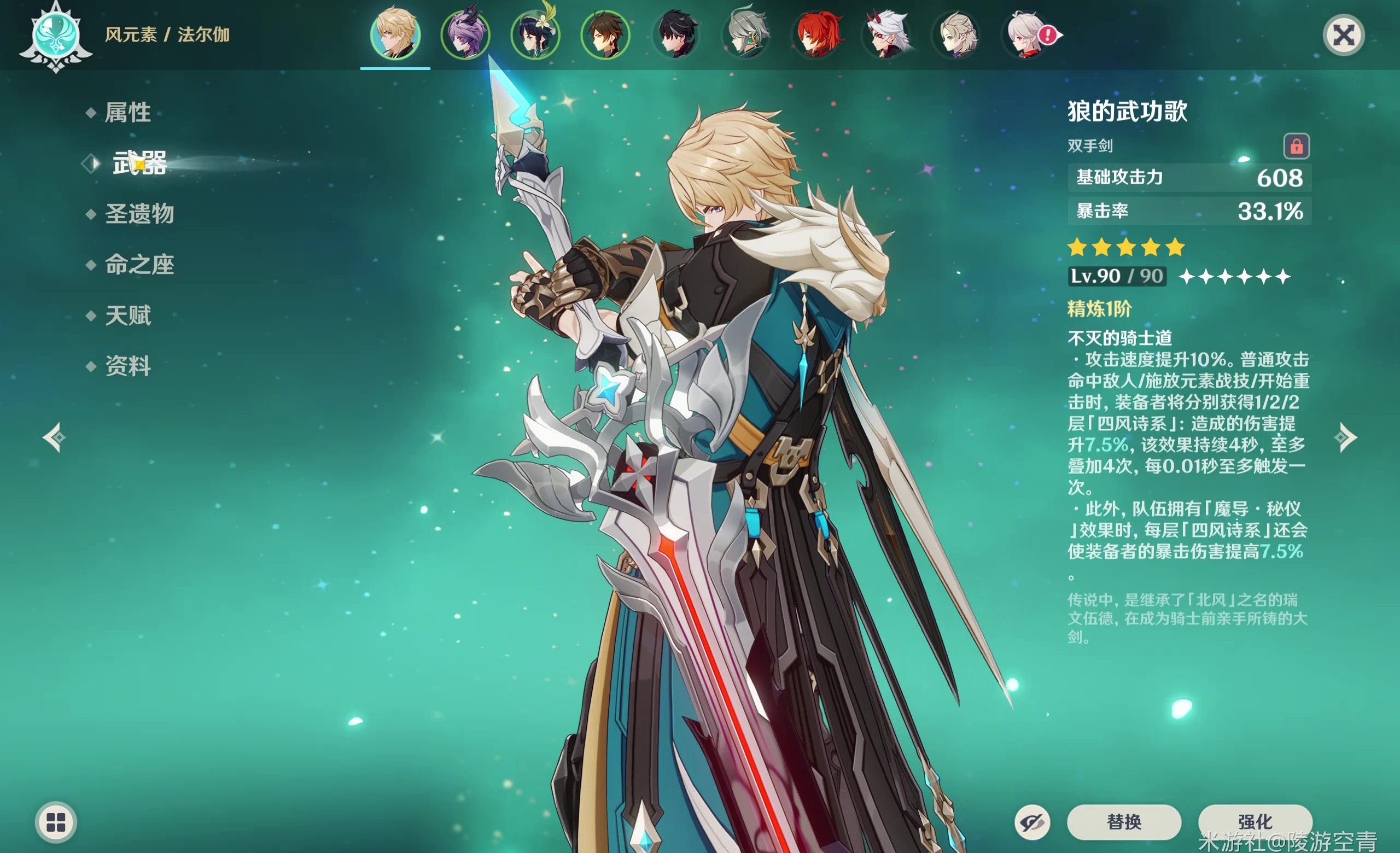
Task: Go to the next character arrow
Action: pyautogui.click(x=1345, y=437)
